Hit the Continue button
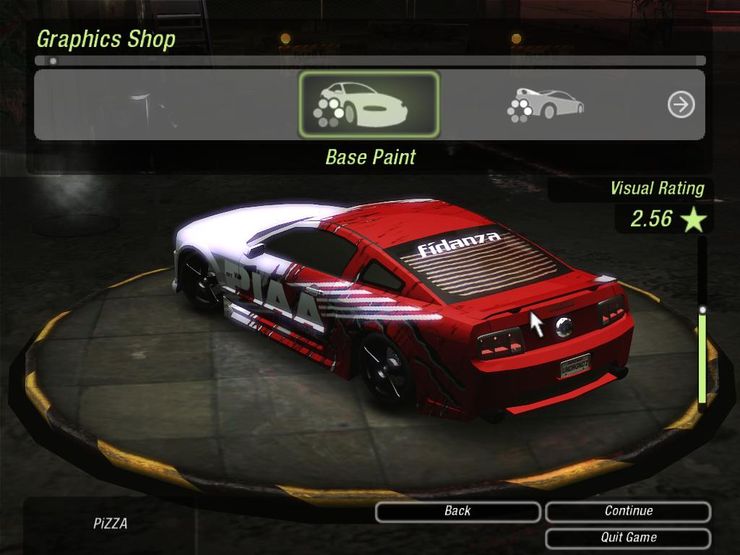The image size is (740, 555). point(628,511)
